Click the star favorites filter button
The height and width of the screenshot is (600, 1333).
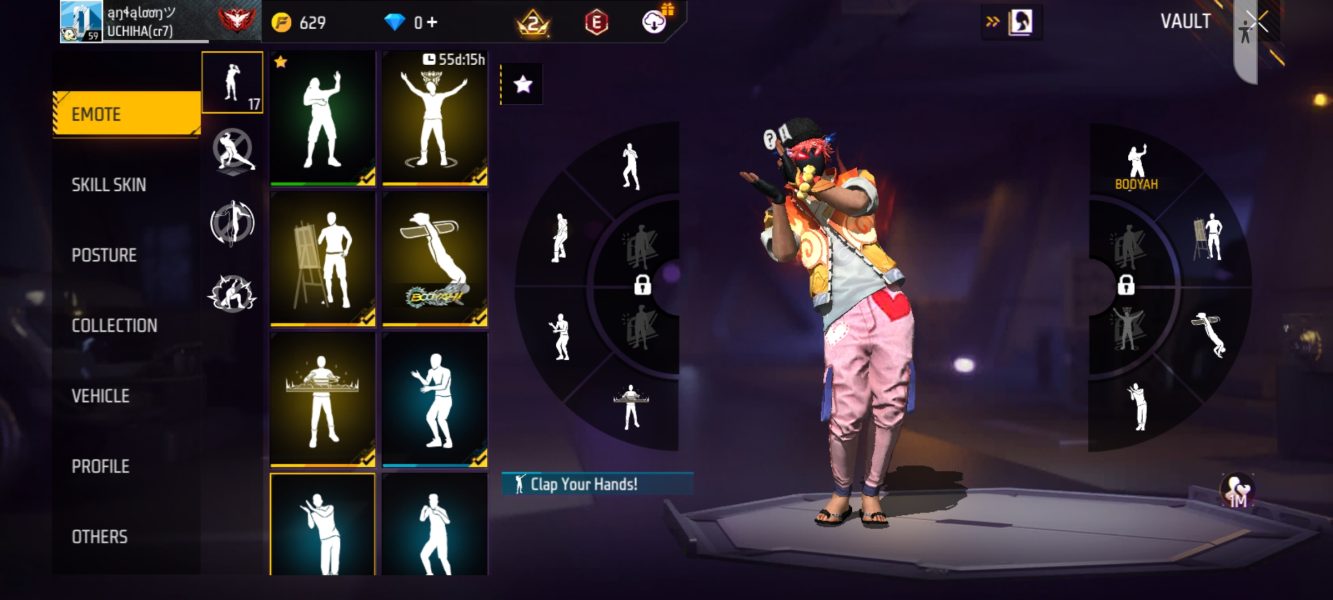point(522,85)
